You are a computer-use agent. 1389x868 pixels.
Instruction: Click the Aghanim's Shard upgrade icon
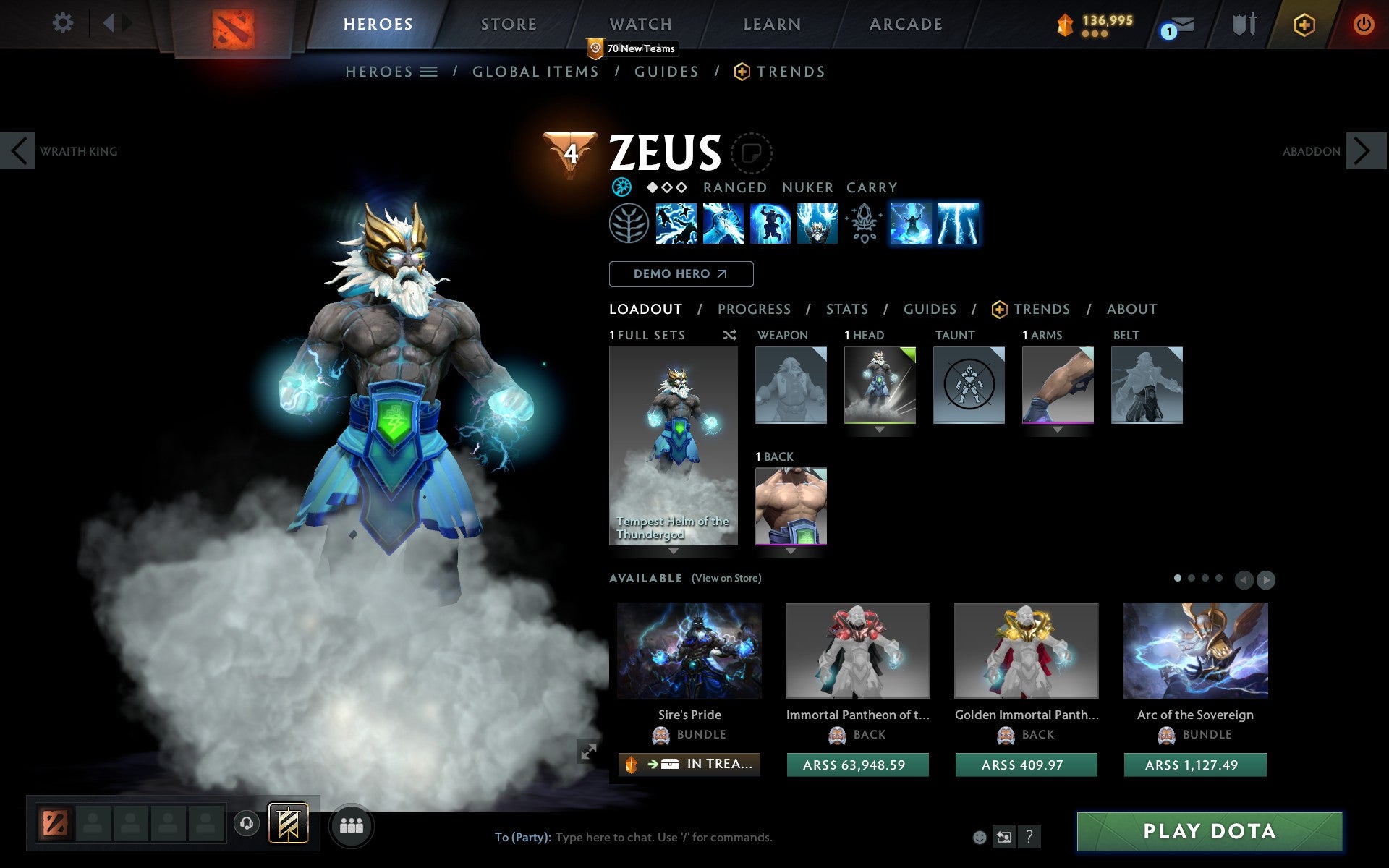tap(863, 225)
